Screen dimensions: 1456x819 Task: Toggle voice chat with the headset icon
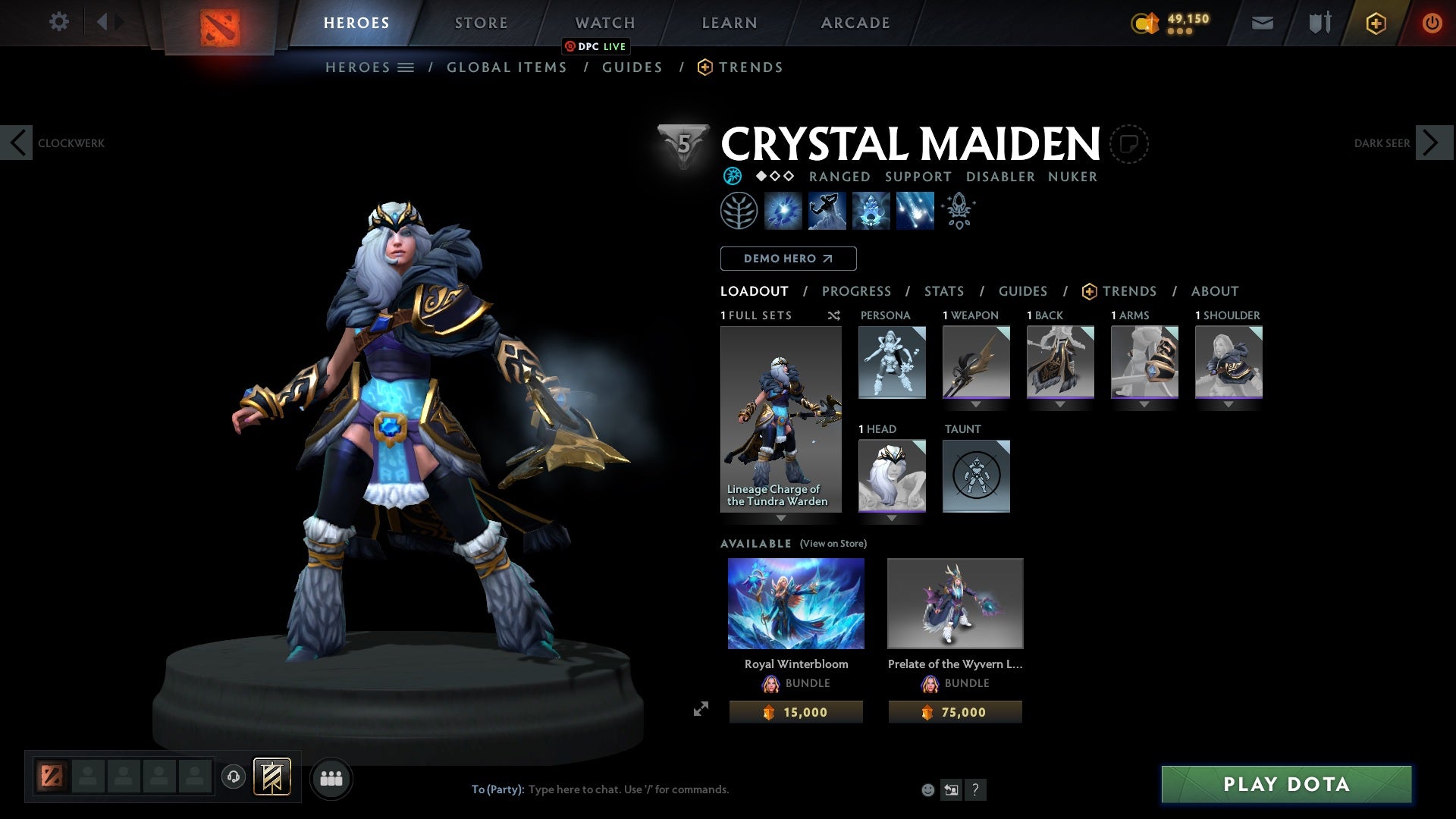pyautogui.click(x=232, y=777)
